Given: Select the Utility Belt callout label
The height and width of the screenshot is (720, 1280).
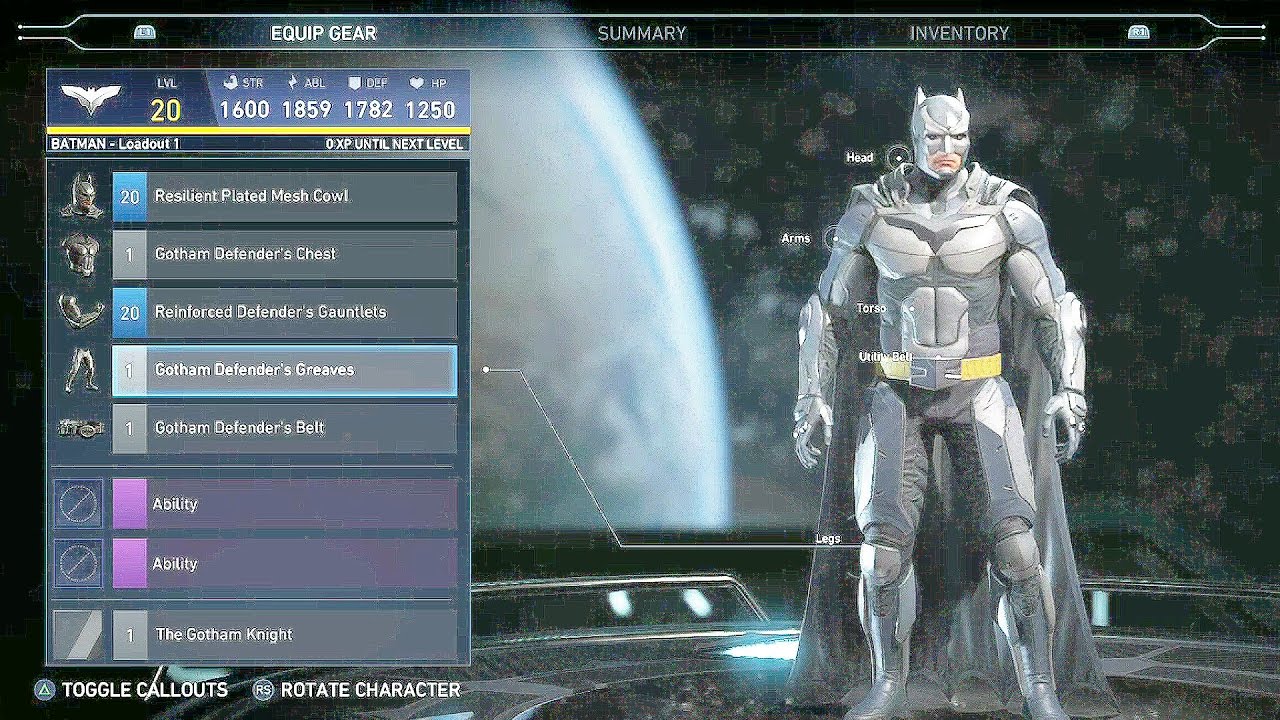Looking at the screenshot, I should pos(885,356).
